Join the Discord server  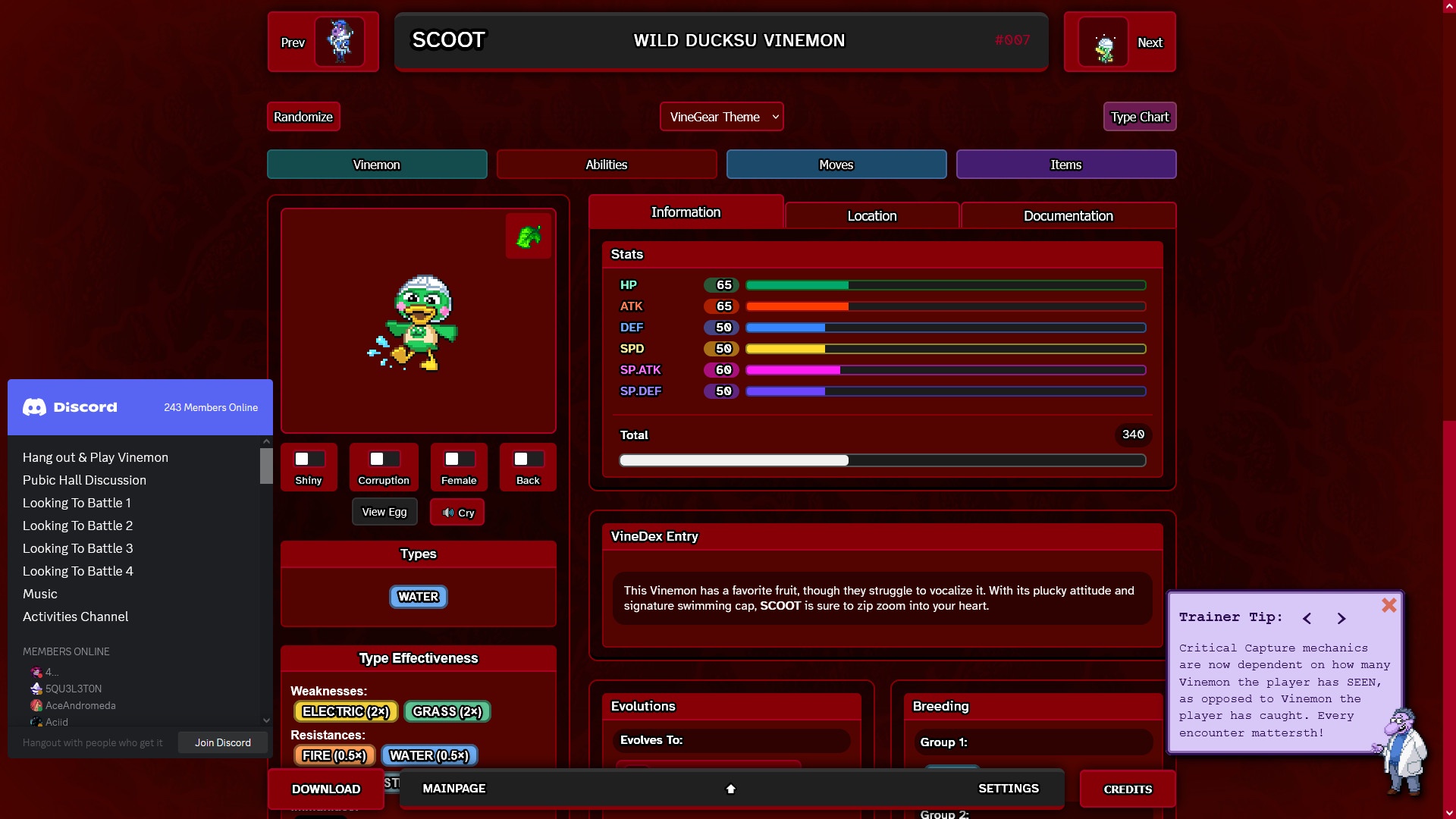(222, 742)
